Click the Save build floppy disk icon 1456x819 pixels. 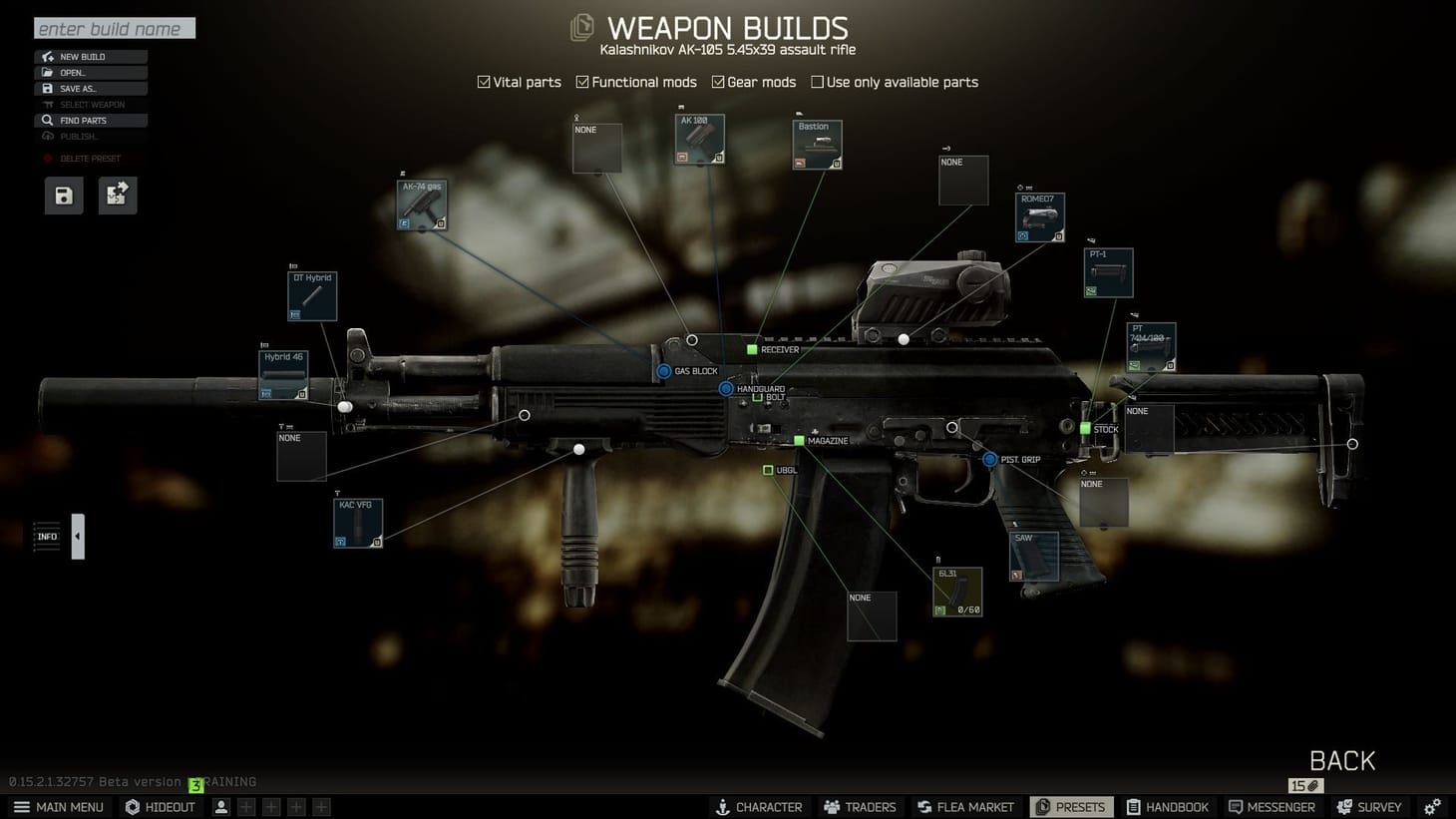click(x=63, y=196)
